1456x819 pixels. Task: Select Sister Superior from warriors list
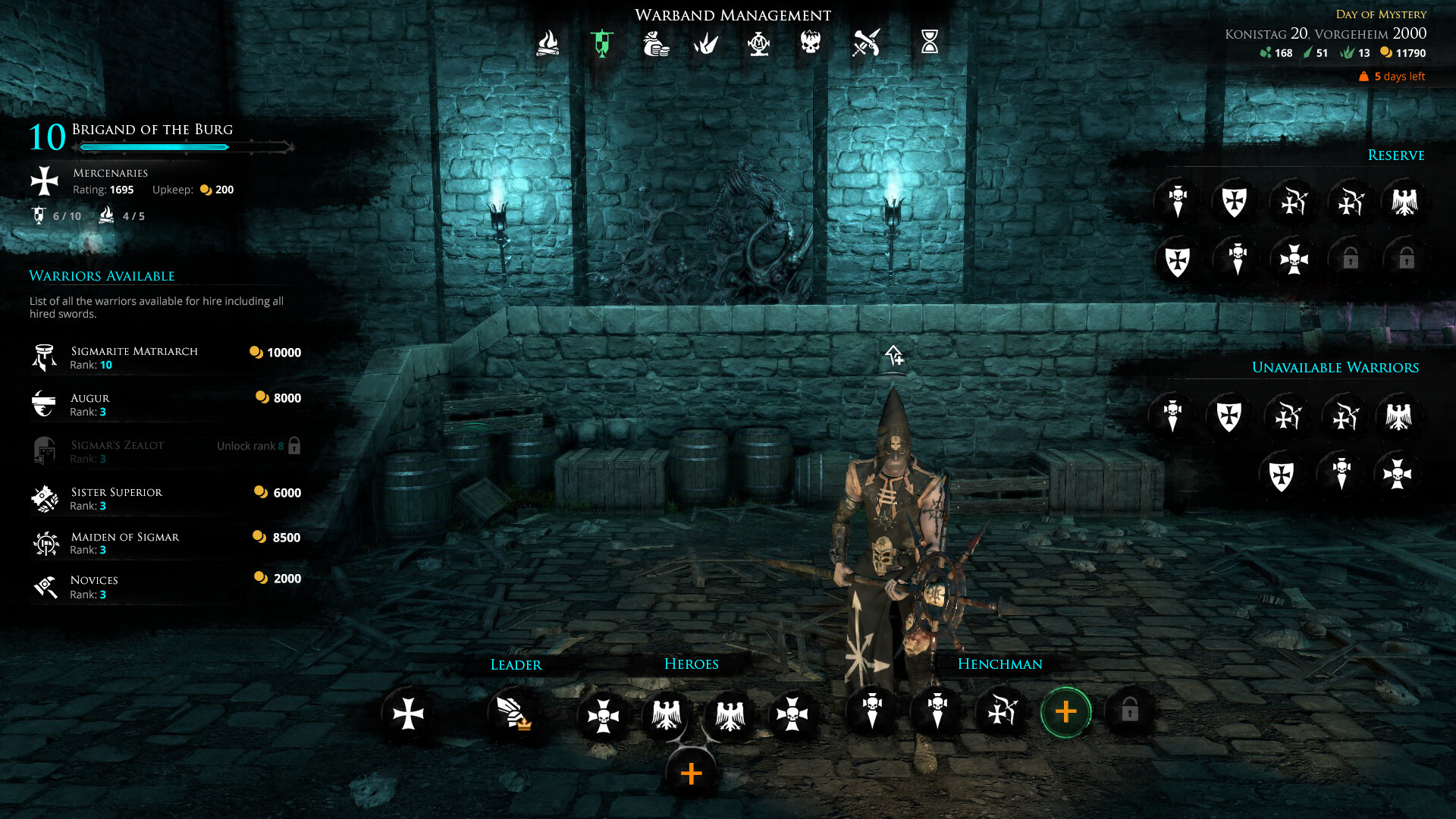pyautogui.click(x=165, y=498)
